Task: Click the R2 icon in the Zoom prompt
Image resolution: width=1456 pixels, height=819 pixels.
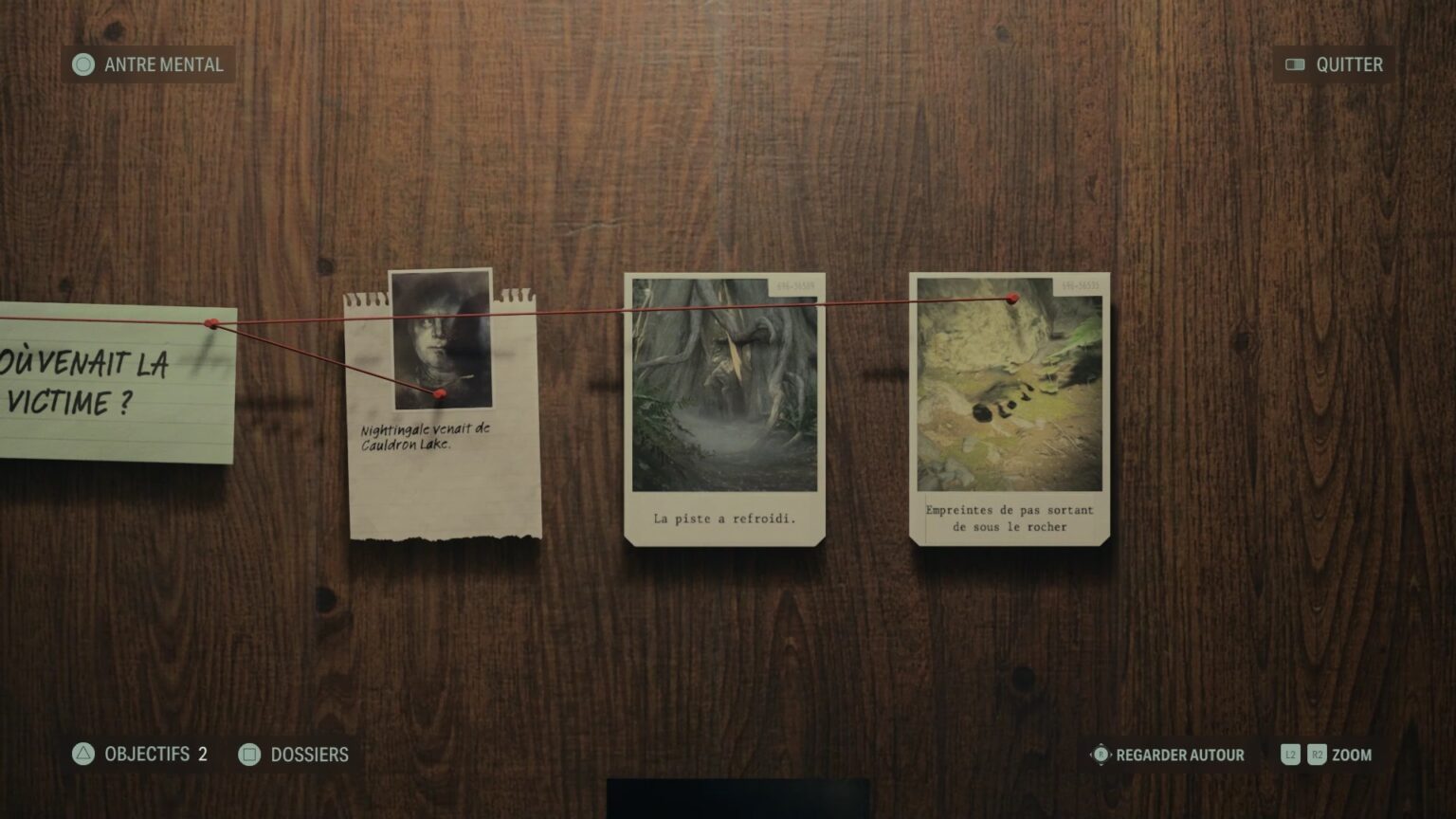Action: pyautogui.click(x=1318, y=755)
